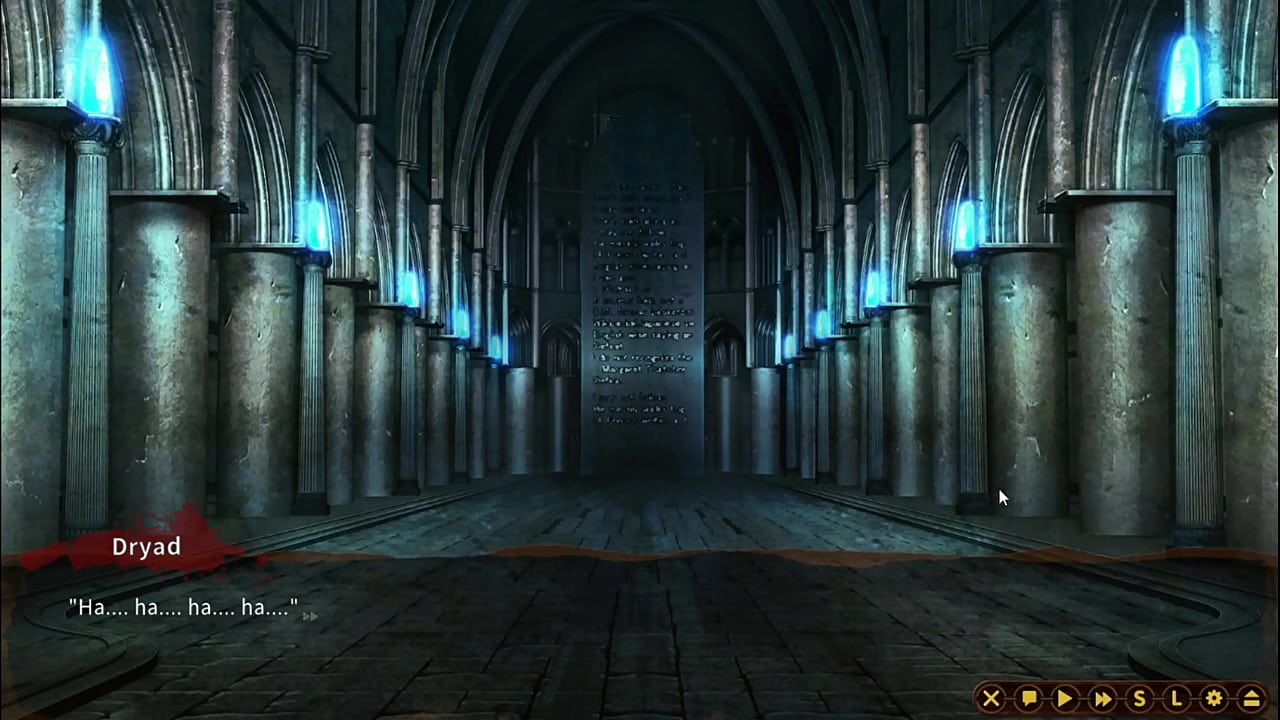Click the advance arrow after the dialogue text
The height and width of the screenshot is (720, 1280).
310,616
